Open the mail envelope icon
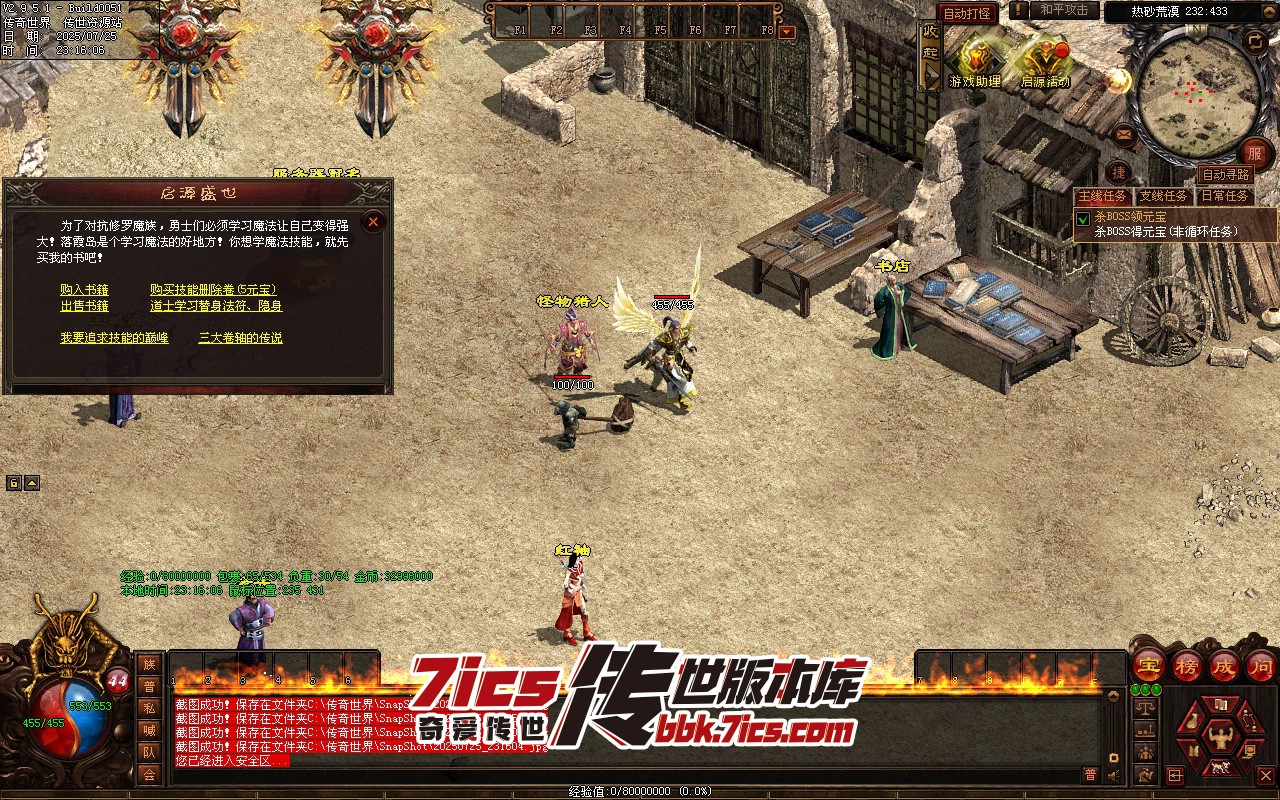 click(x=1124, y=134)
